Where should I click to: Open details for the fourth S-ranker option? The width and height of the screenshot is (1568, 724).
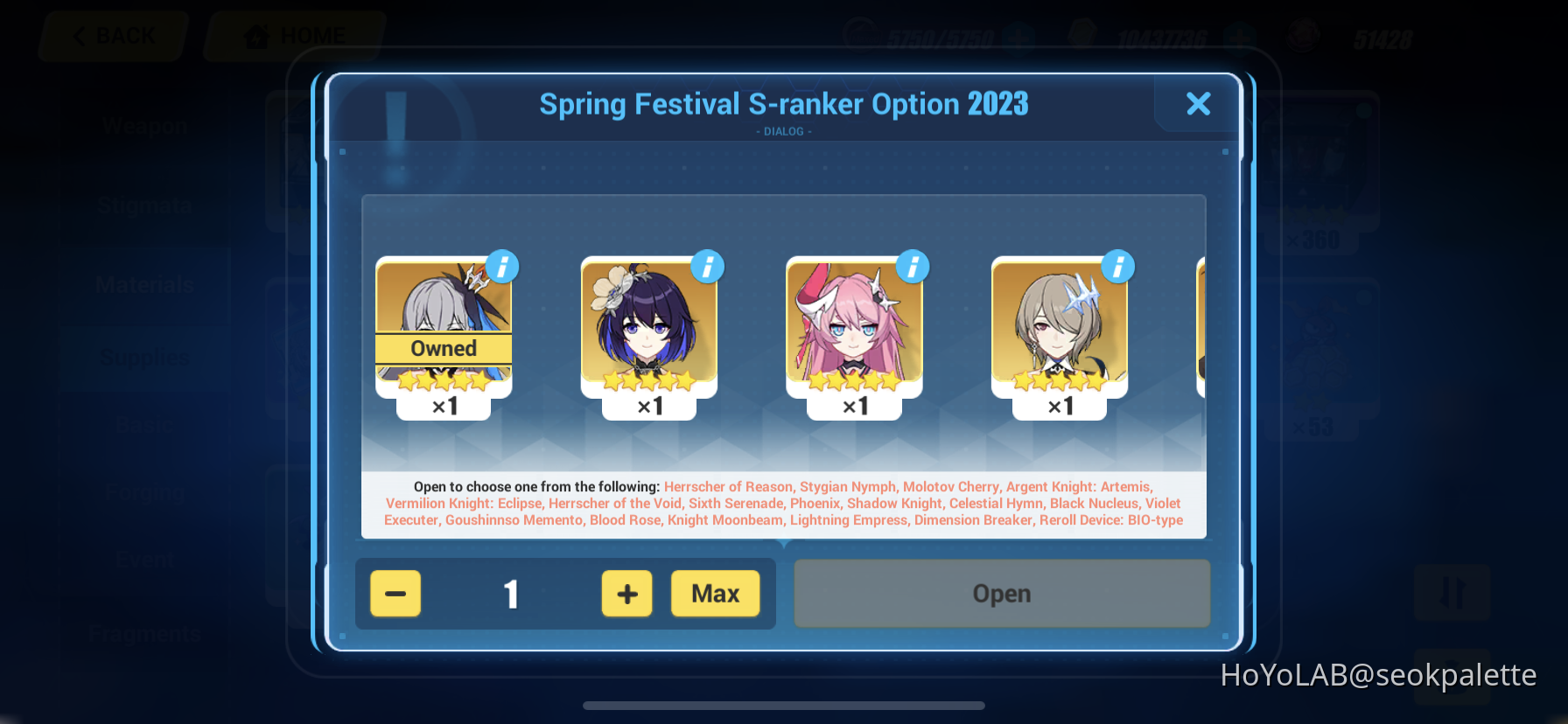1118,268
